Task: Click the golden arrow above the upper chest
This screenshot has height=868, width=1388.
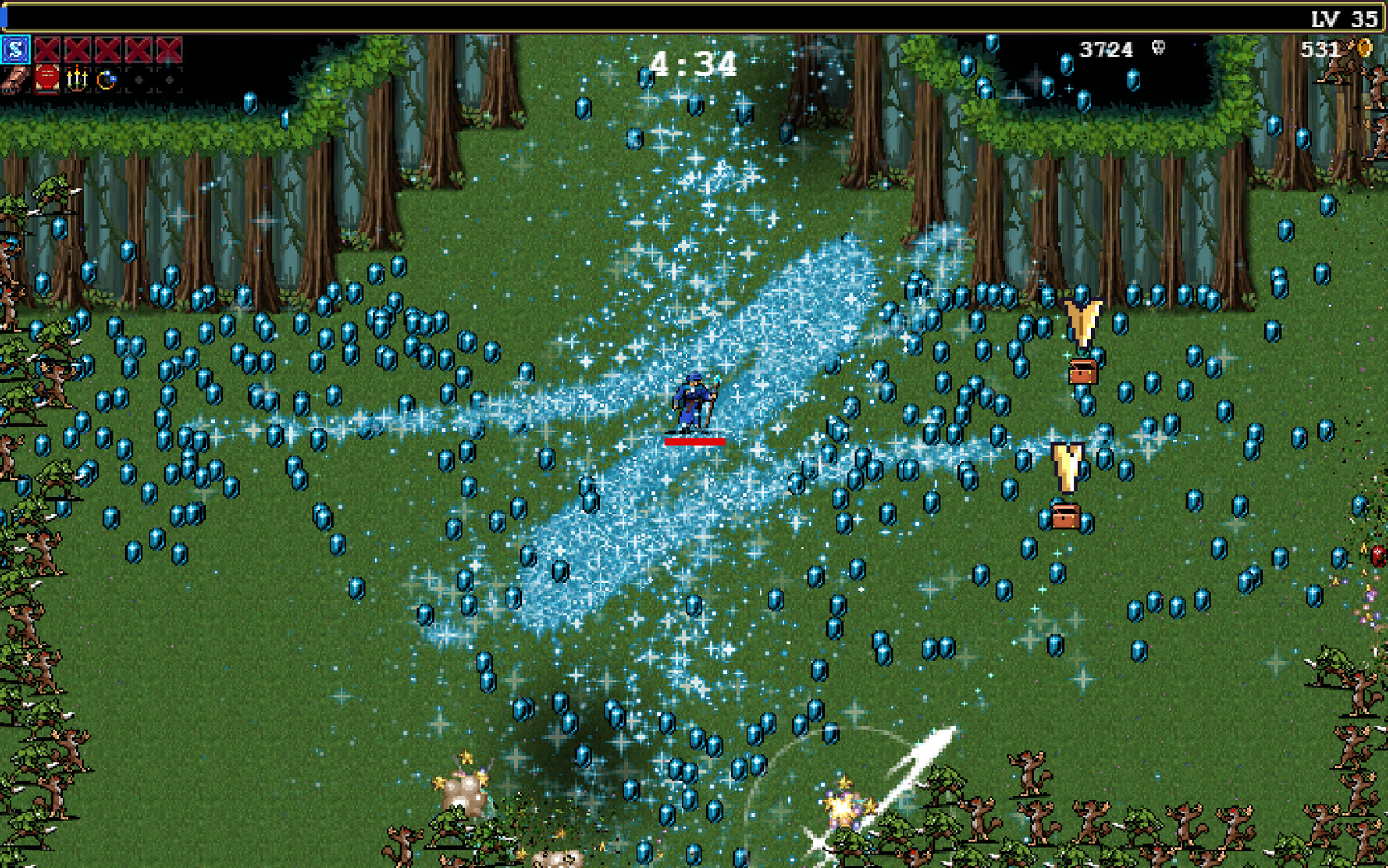Action: coord(1083,321)
